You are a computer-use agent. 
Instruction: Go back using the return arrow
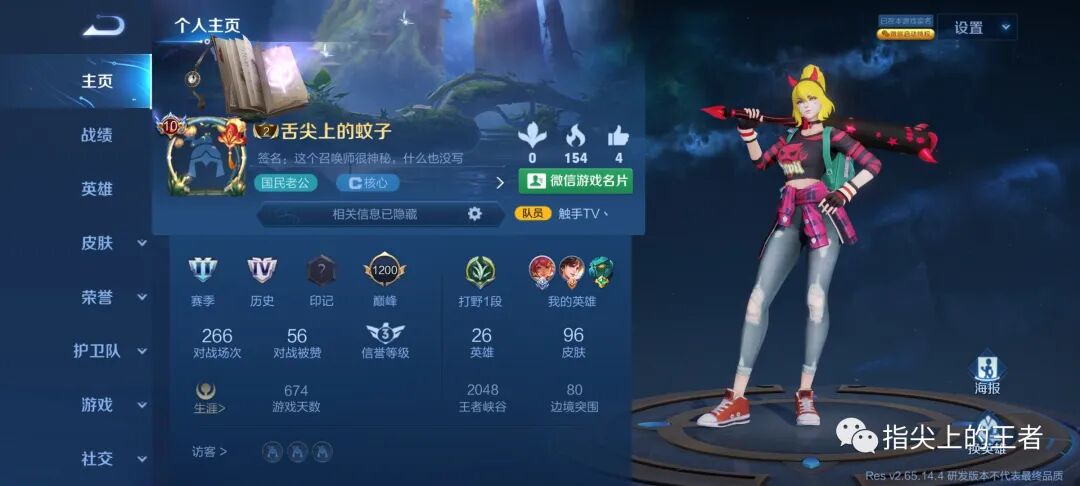tap(103, 26)
